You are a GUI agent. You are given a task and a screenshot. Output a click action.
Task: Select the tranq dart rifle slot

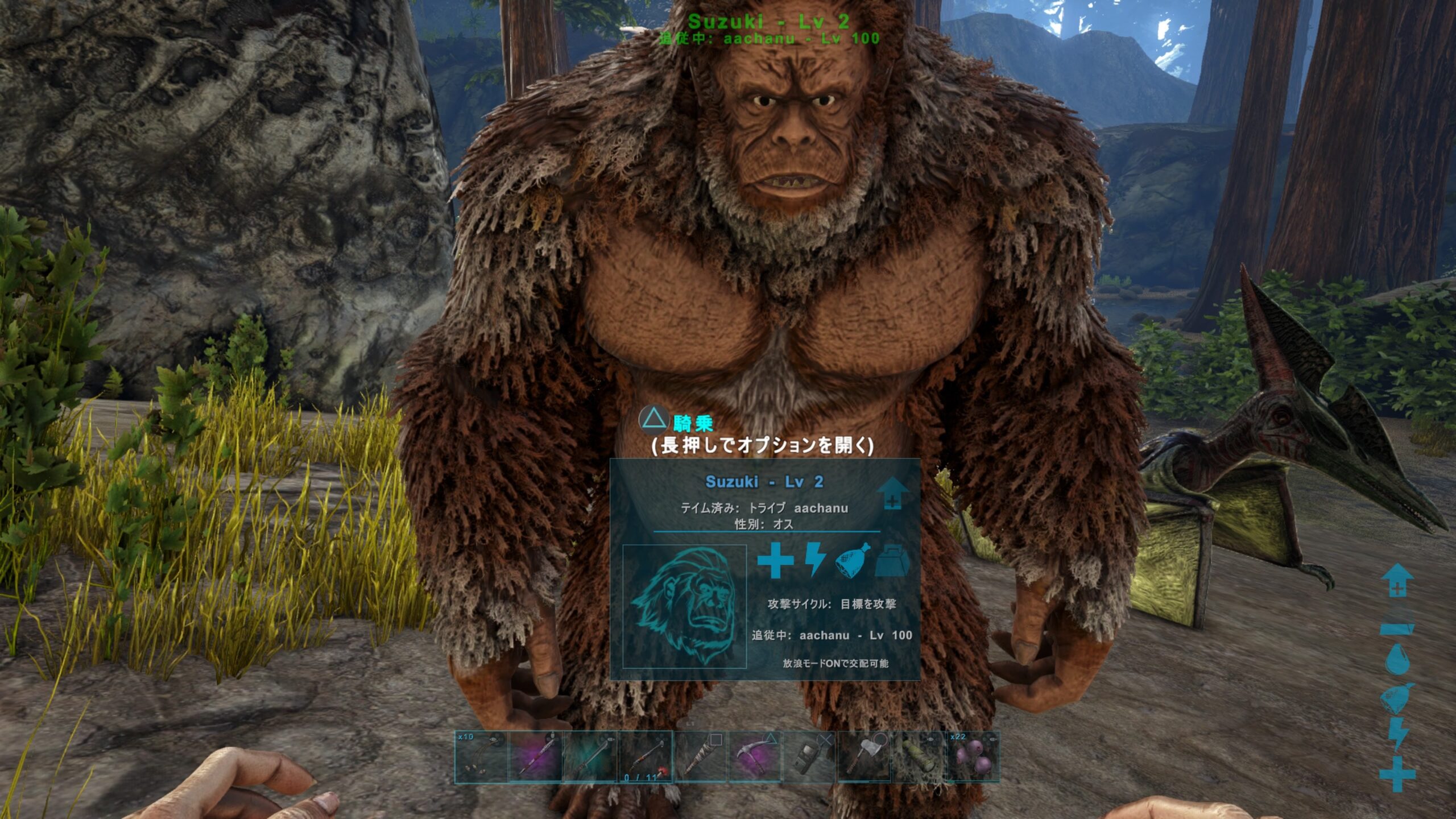(x=645, y=757)
